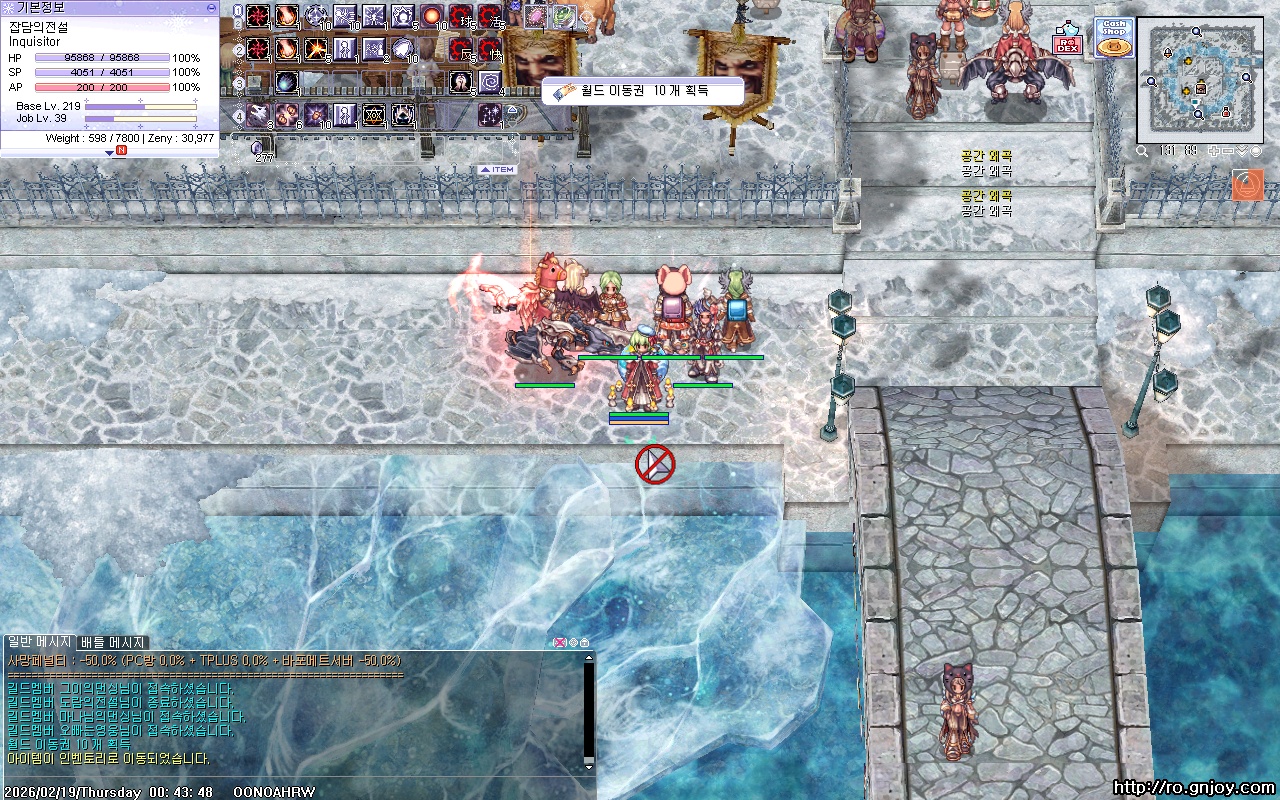The height and width of the screenshot is (800, 1280).
Task: Use the orange orb skill icon
Action: (x=432, y=16)
